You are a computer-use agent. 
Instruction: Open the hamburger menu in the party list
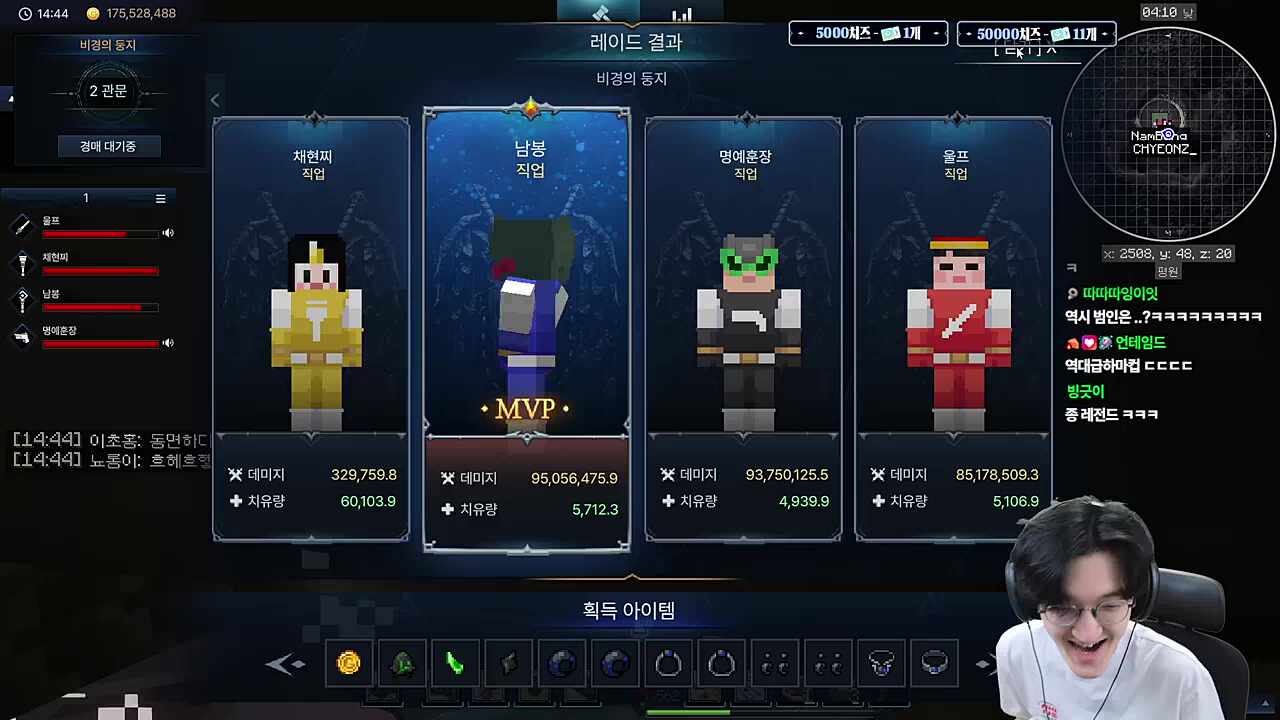160,198
